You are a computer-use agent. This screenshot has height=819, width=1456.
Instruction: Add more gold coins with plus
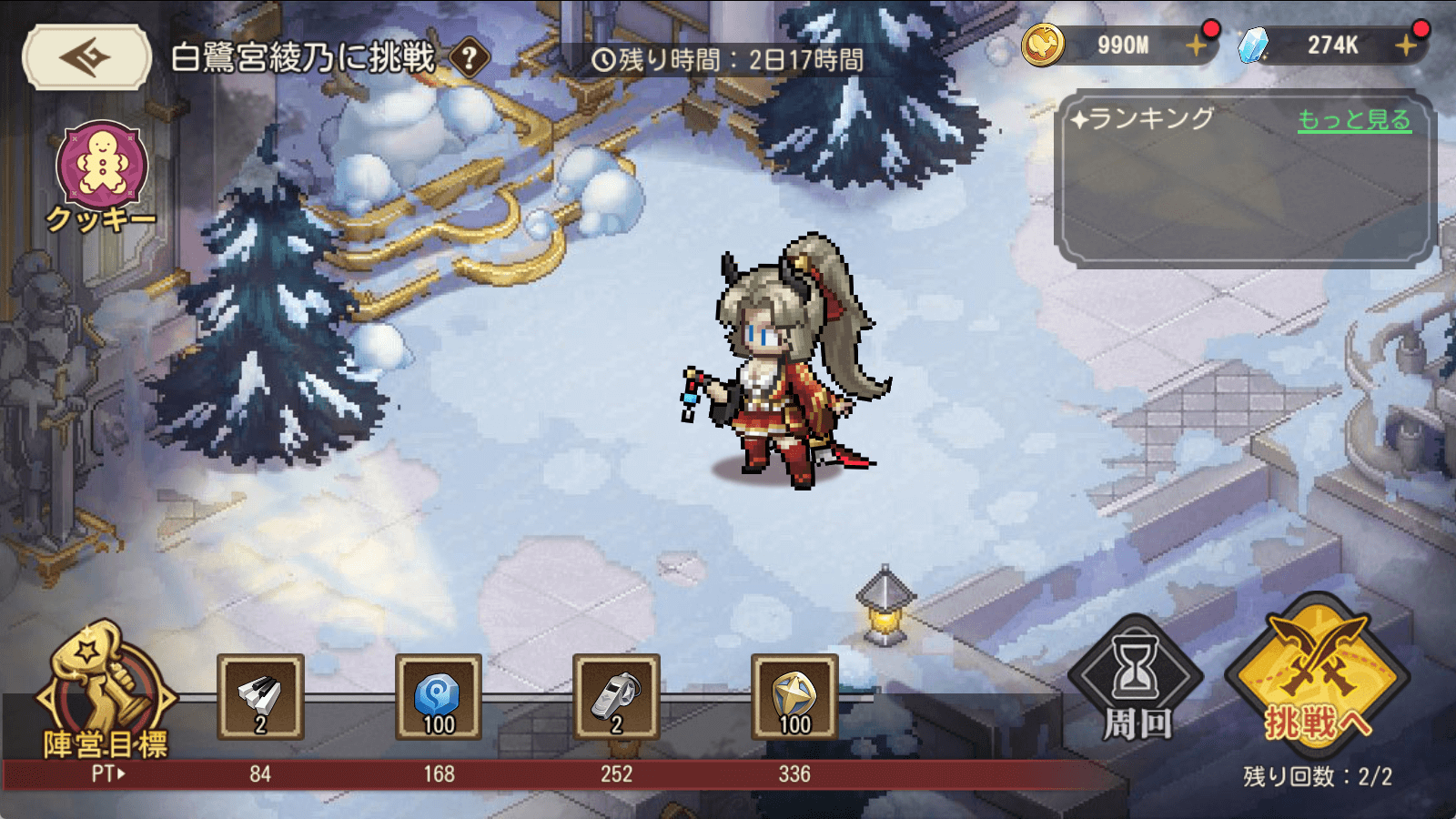1197,45
